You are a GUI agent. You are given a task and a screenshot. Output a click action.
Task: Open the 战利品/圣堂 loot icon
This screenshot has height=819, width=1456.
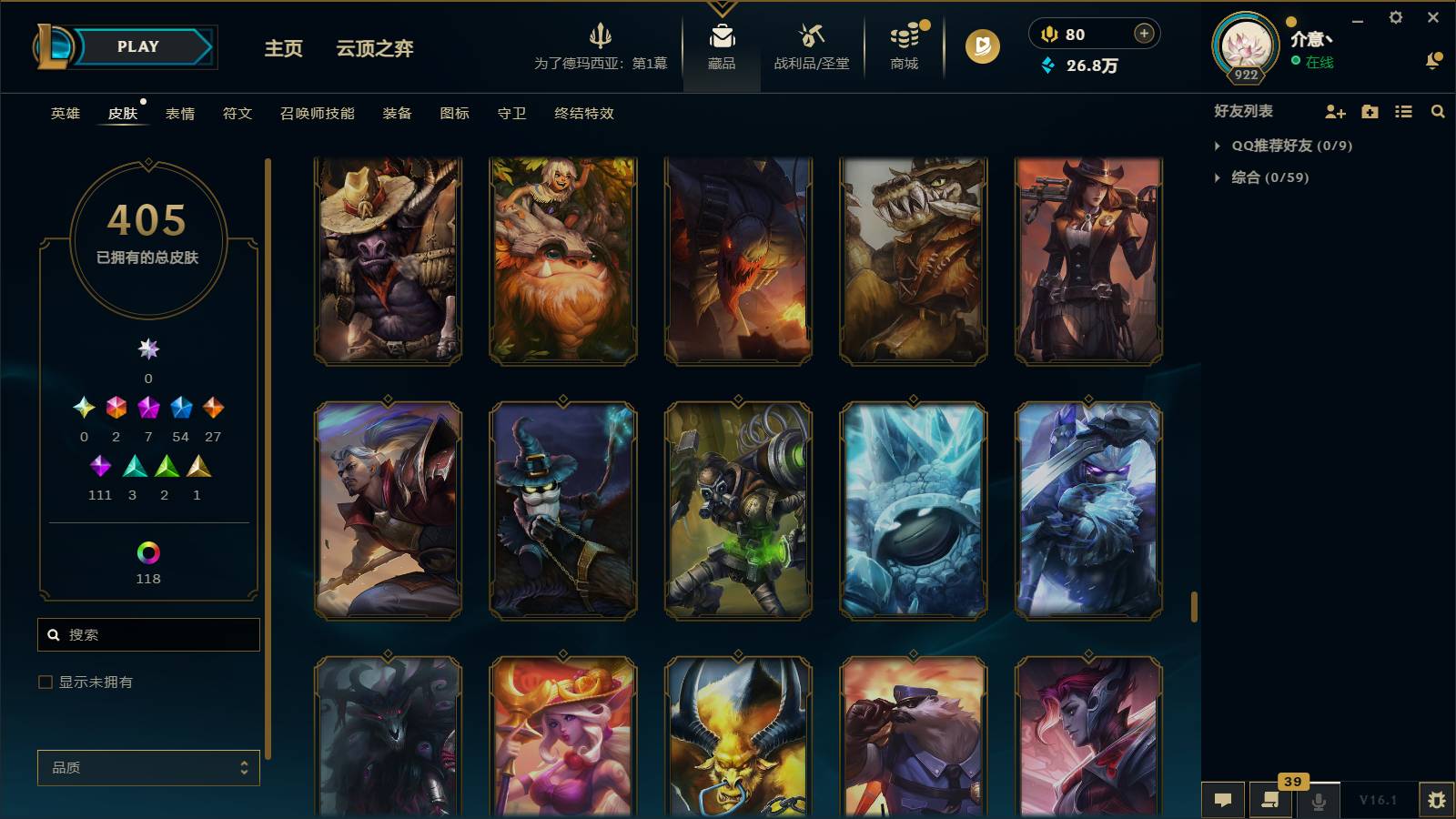(x=810, y=41)
